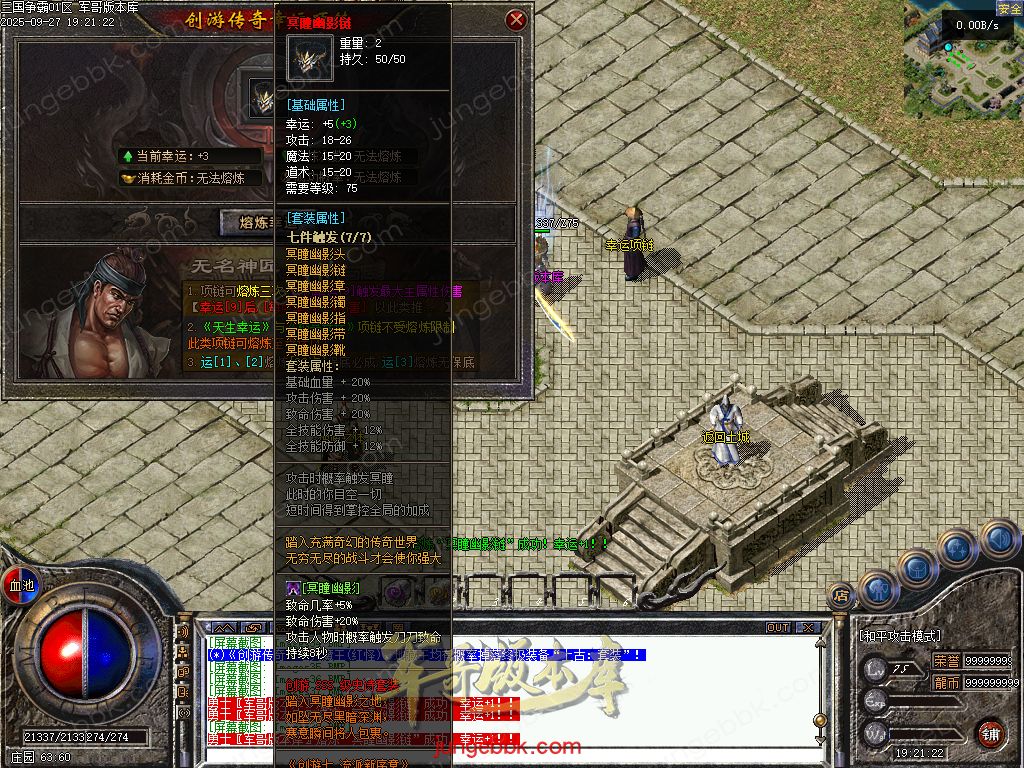Open the red 铺 stall button

pyautogui.click(x=989, y=733)
